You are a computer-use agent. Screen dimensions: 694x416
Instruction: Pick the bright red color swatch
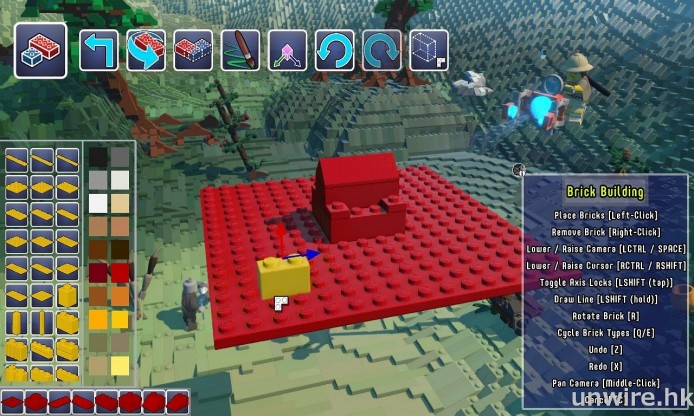[120, 272]
